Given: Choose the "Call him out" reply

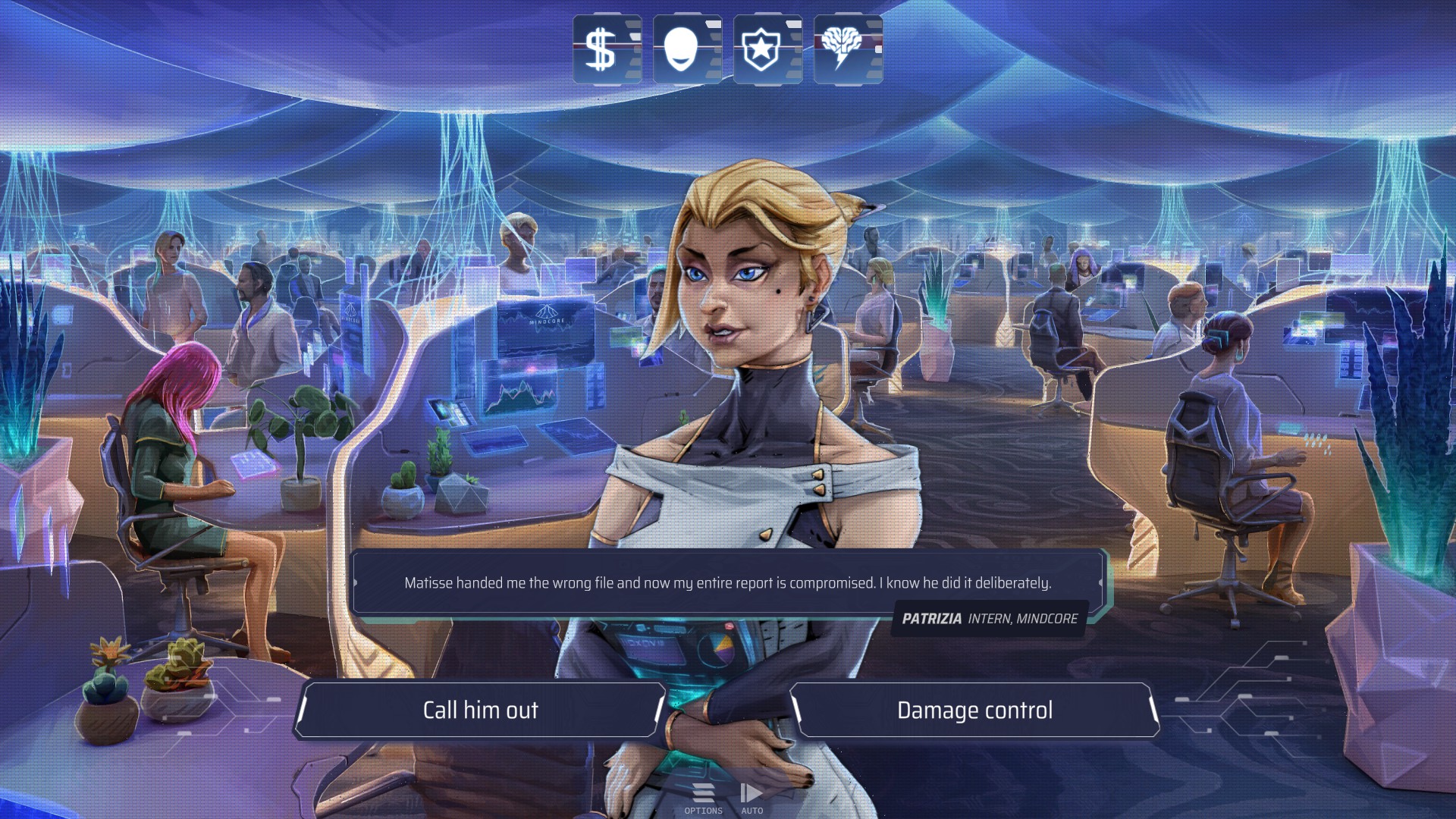Looking at the screenshot, I should pos(480,710).
